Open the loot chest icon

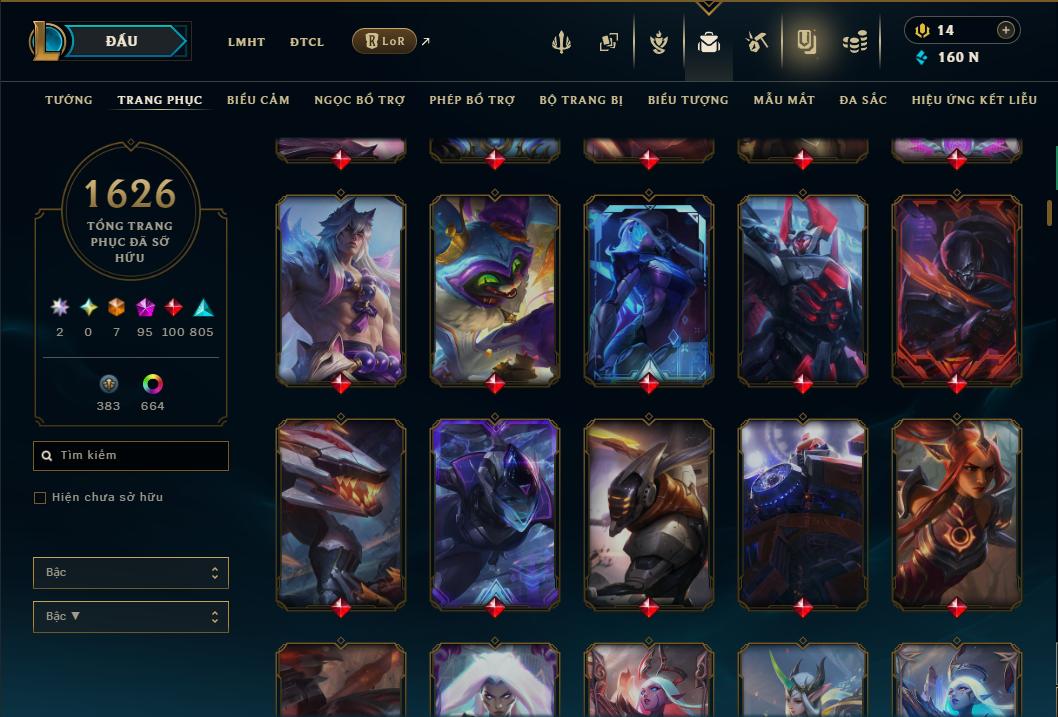(757, 42)
